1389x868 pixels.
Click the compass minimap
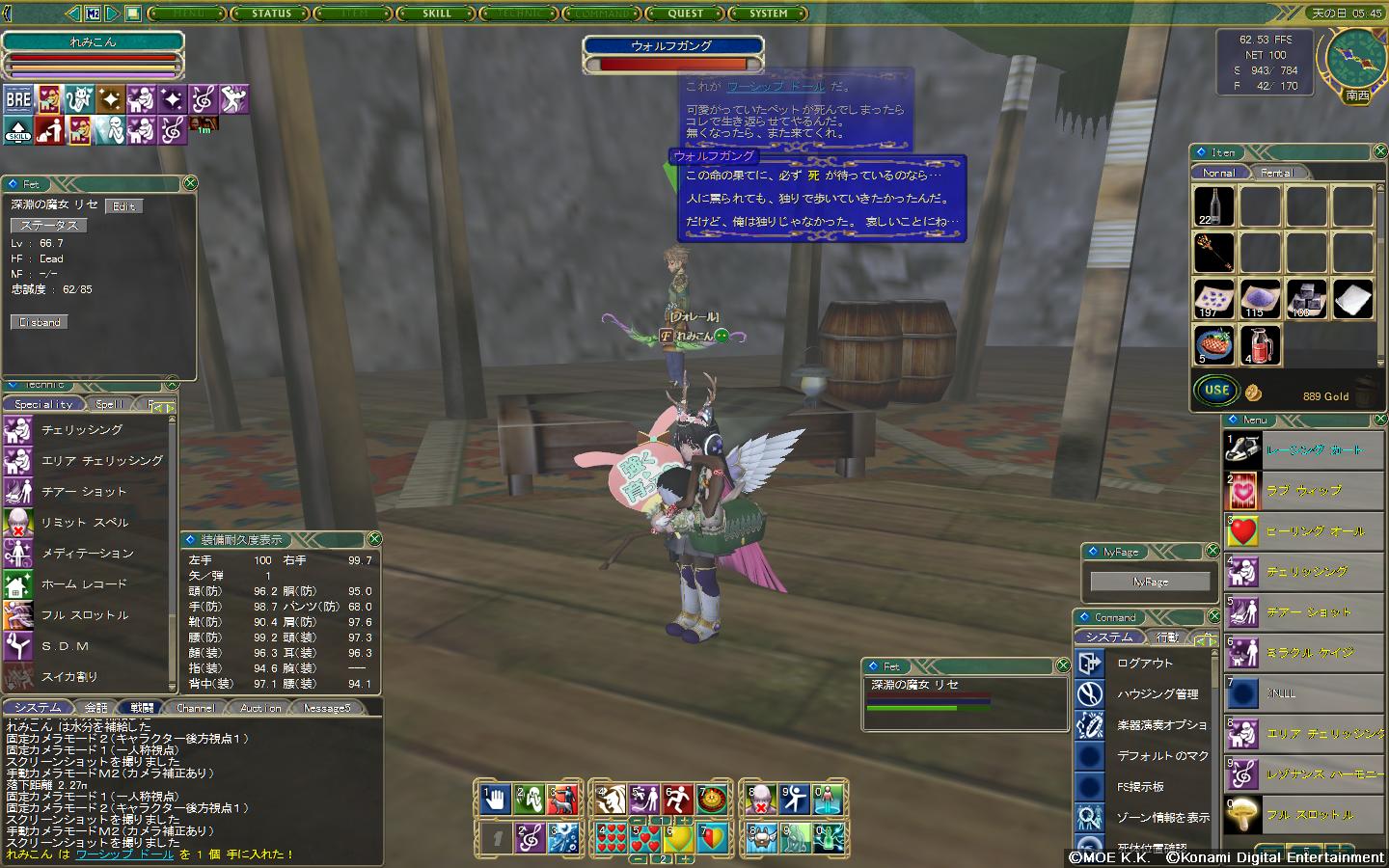1355,60
